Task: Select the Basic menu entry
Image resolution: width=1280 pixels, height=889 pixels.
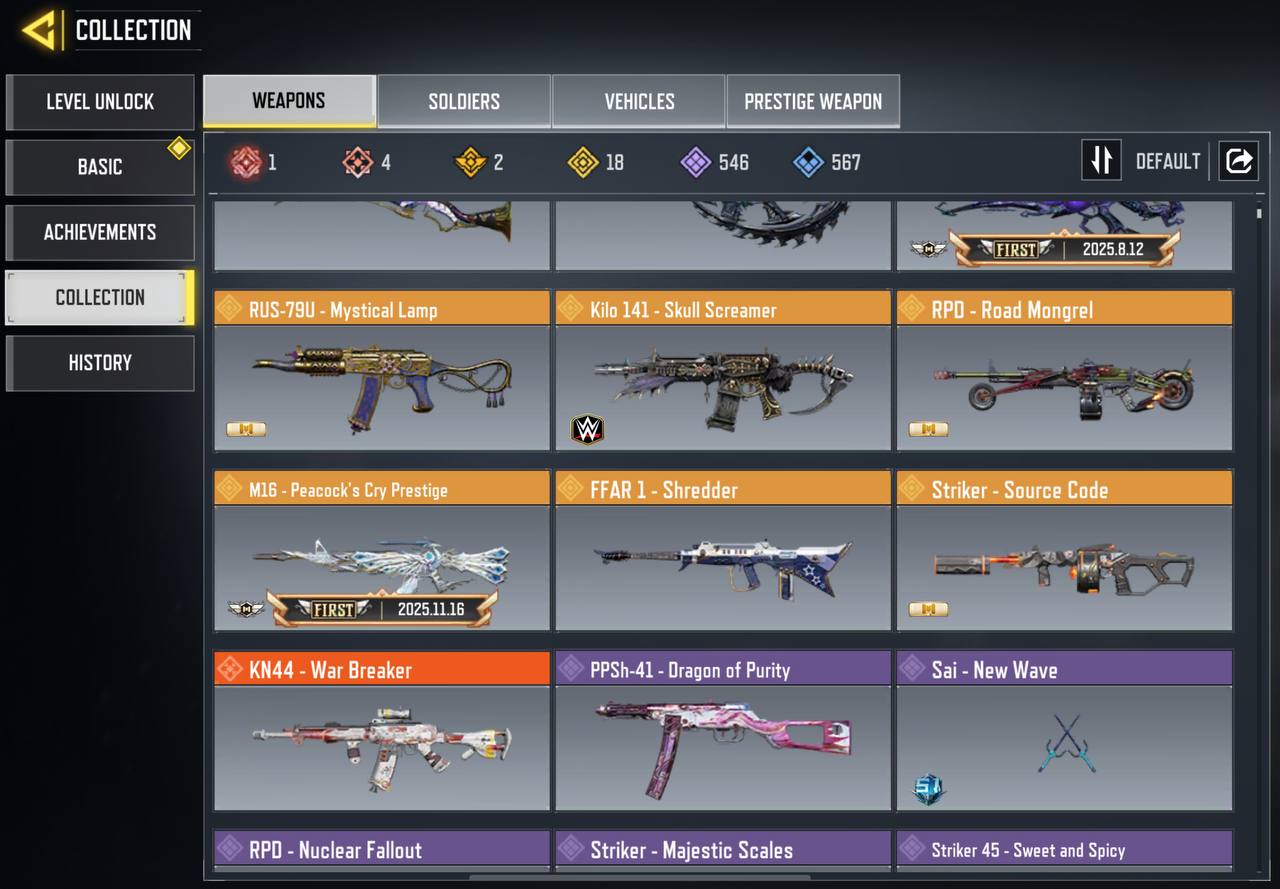Action: [100, 167]
